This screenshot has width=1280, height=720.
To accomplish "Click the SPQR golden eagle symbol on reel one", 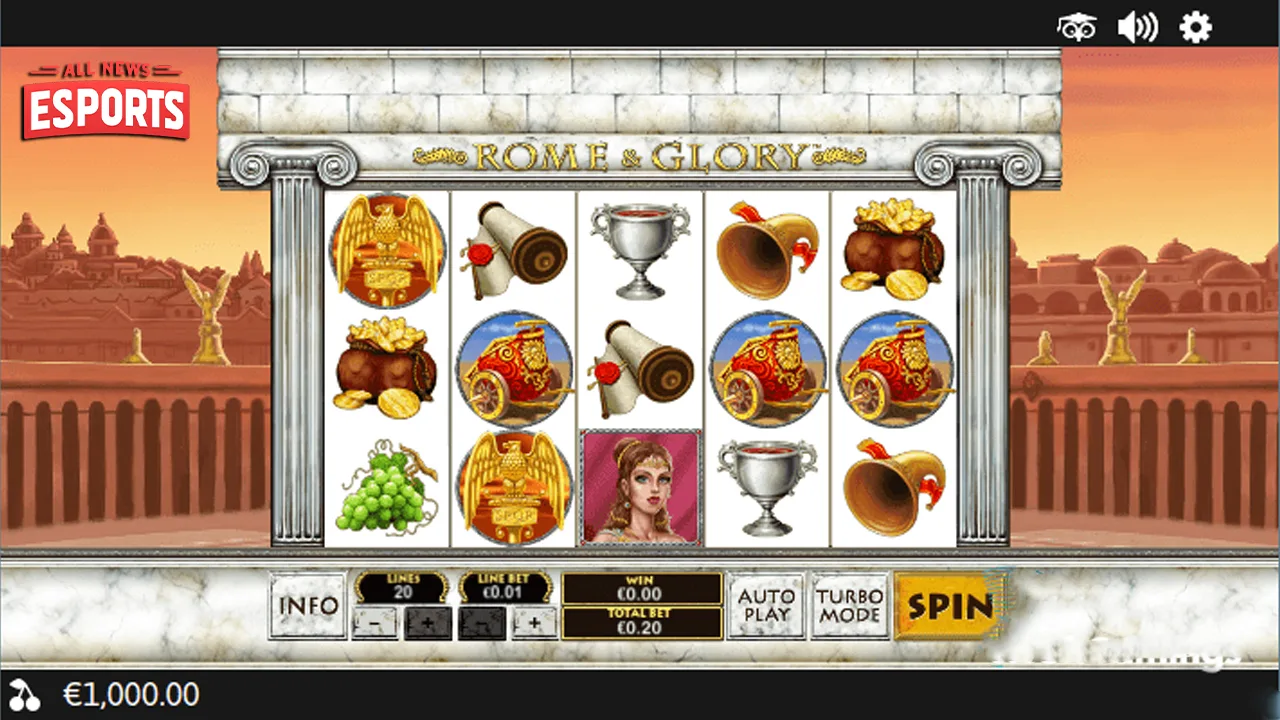I will point(386,249).
